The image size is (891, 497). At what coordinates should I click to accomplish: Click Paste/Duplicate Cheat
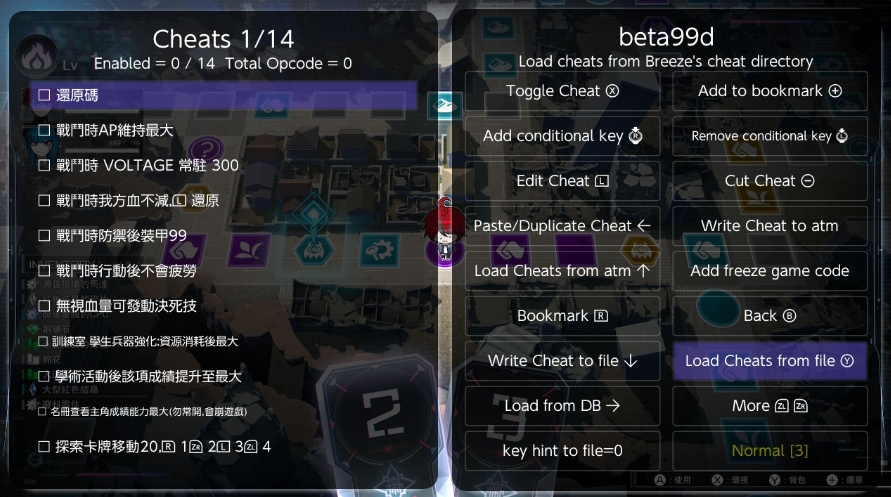(562, 226)
